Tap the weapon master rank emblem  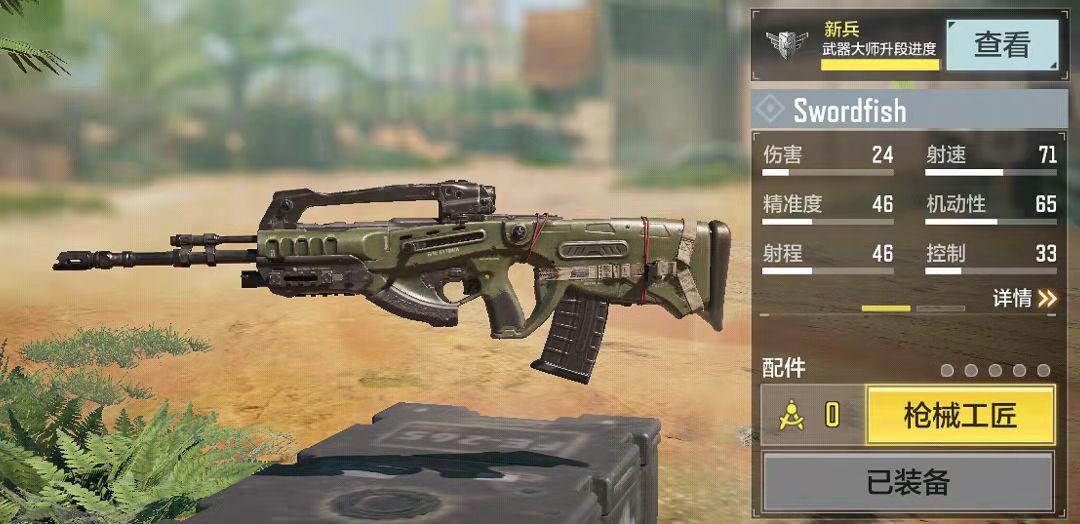pyautogui.click(x=787, y=45)
